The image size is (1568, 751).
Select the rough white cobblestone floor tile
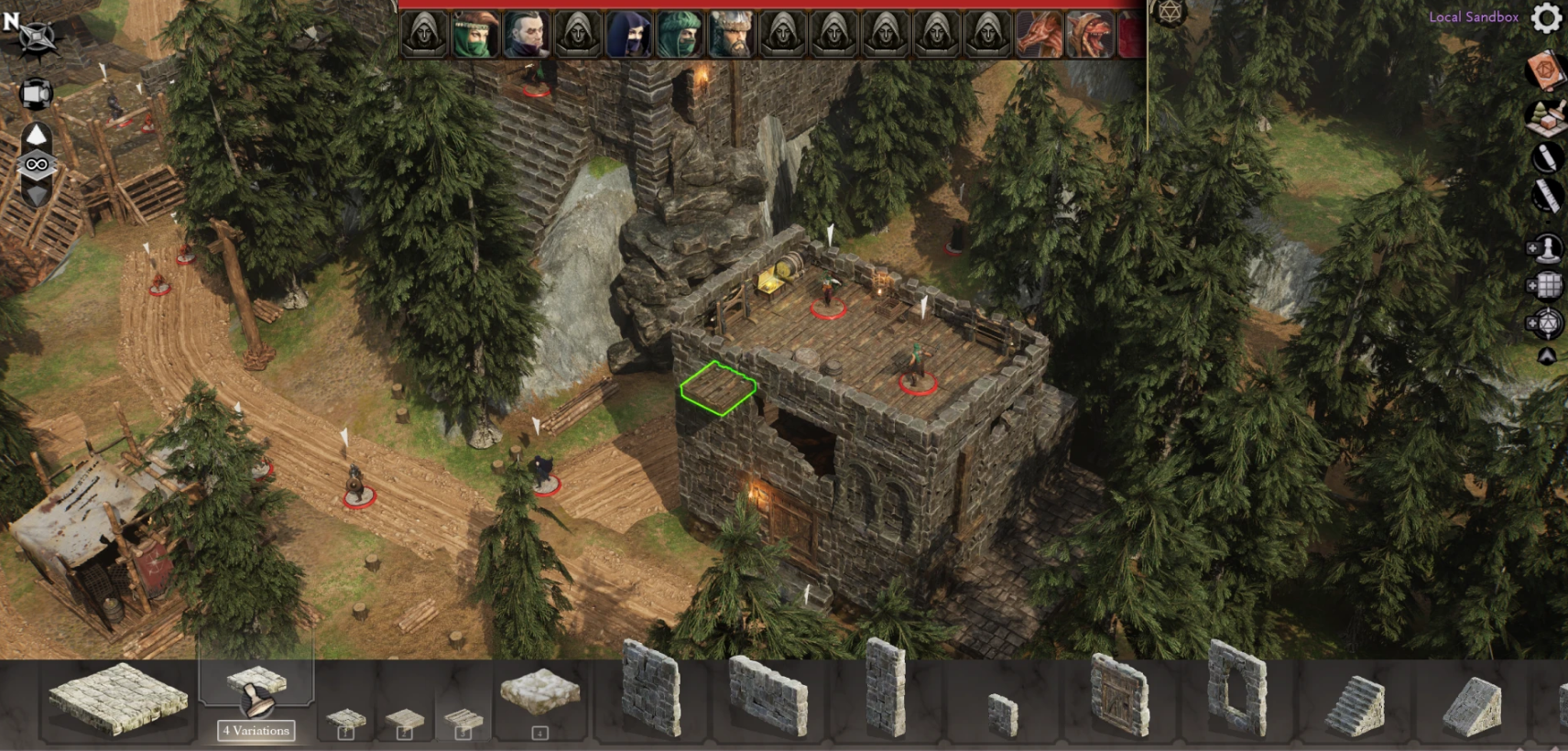coord(540,691)
